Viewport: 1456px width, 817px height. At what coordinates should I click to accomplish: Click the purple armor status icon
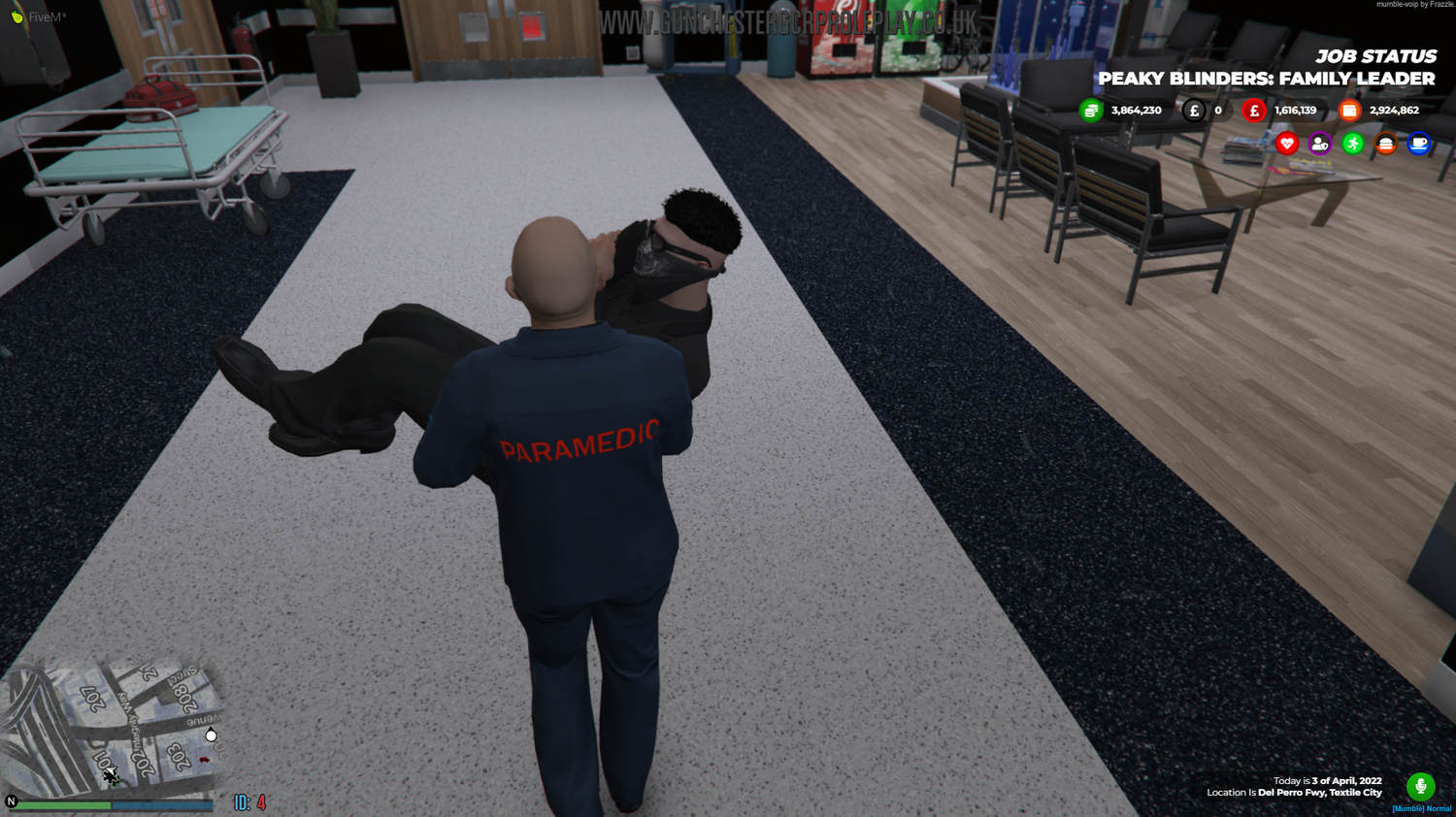pyautogui.click(x=1320, y=143)
